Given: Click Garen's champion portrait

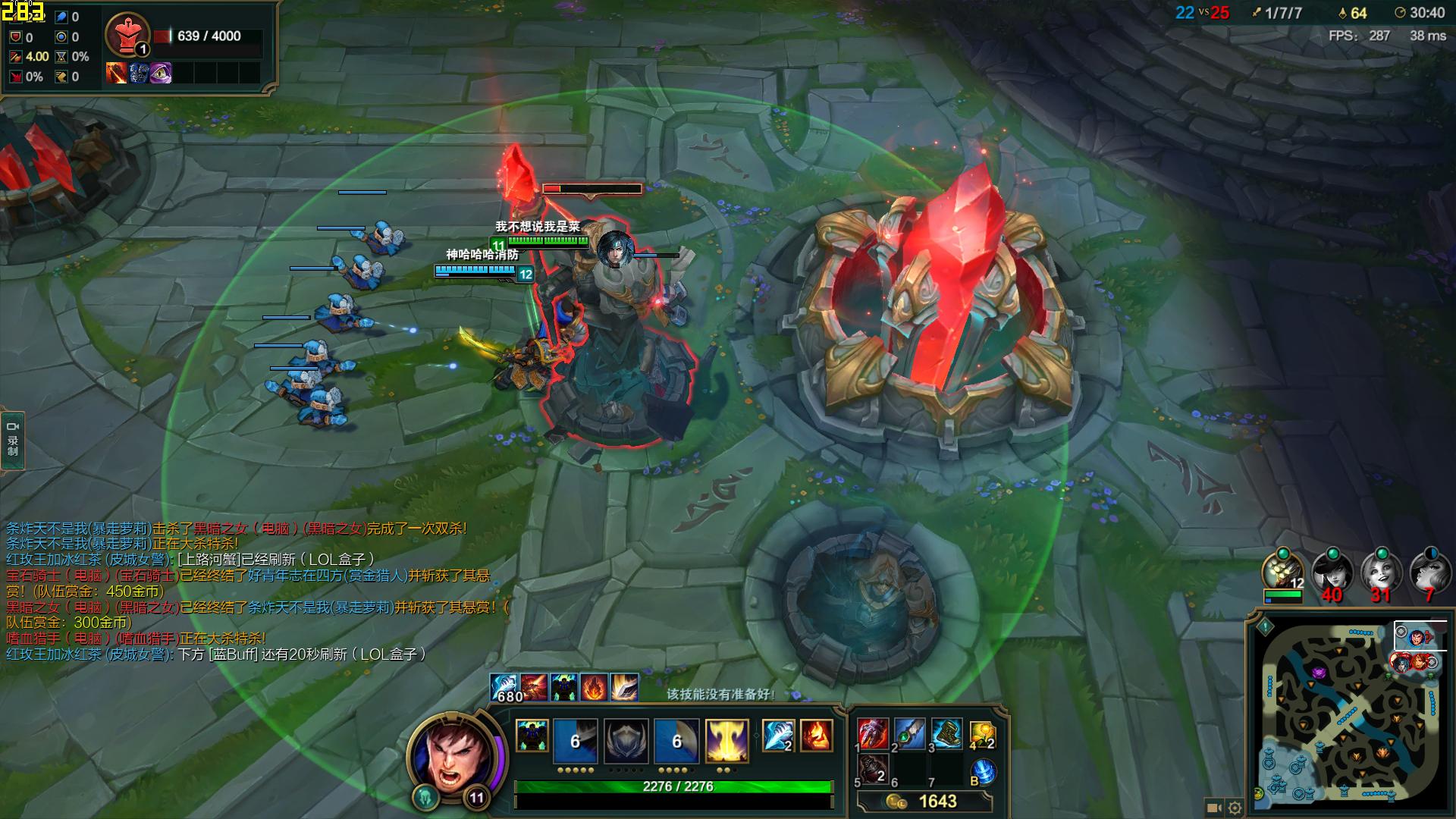Looking at the screenshot, I should (453, 755).
